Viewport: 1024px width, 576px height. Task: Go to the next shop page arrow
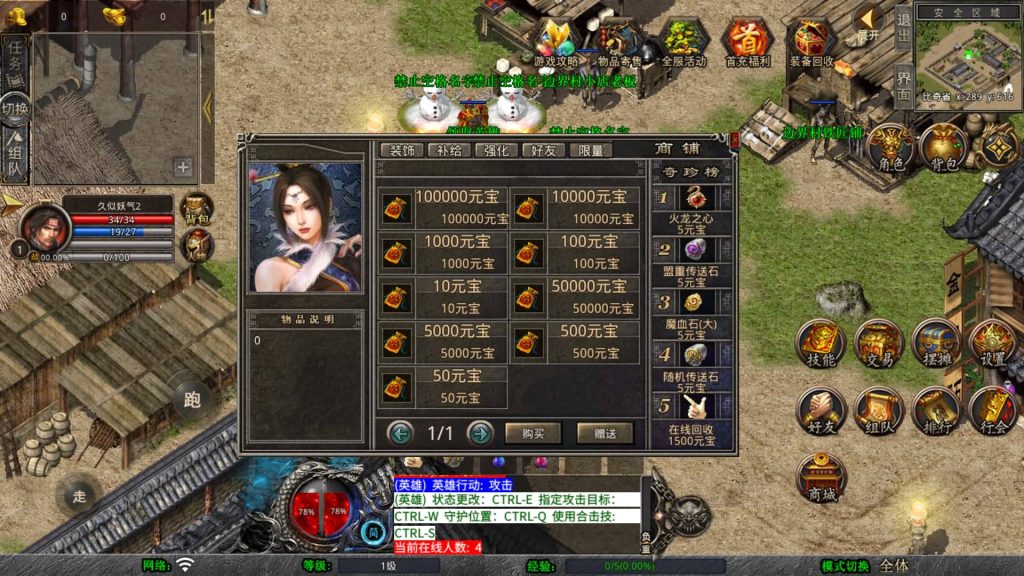click(480, 433)
